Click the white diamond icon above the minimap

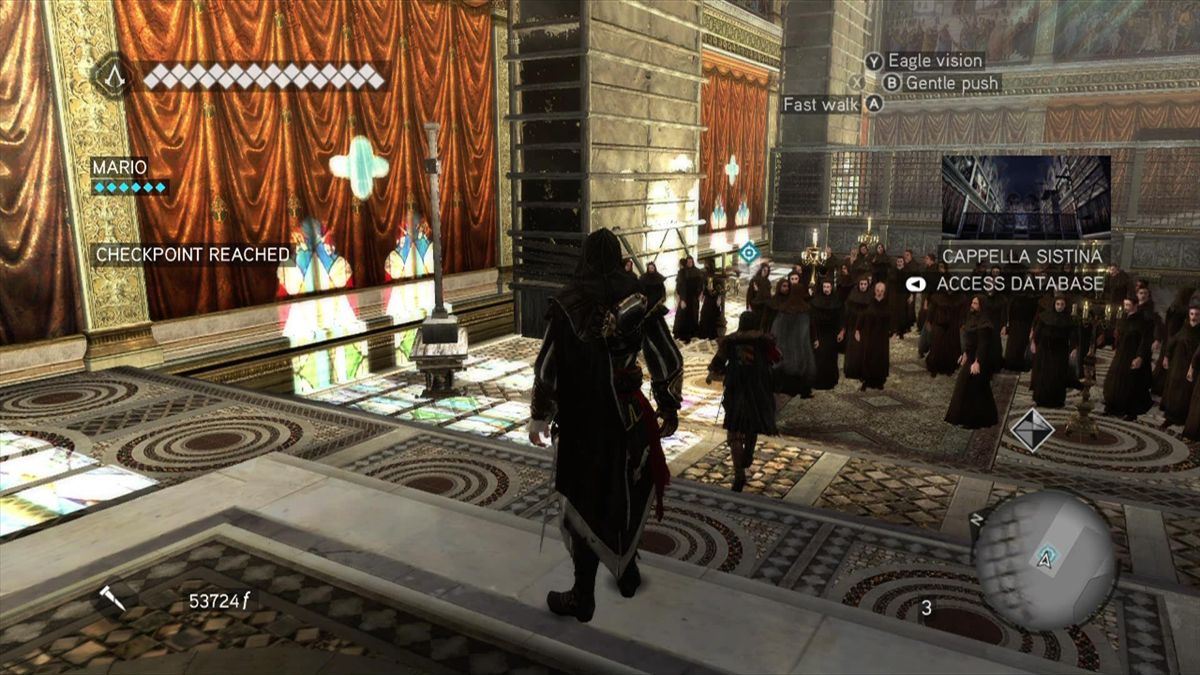tap(1031, 430)
